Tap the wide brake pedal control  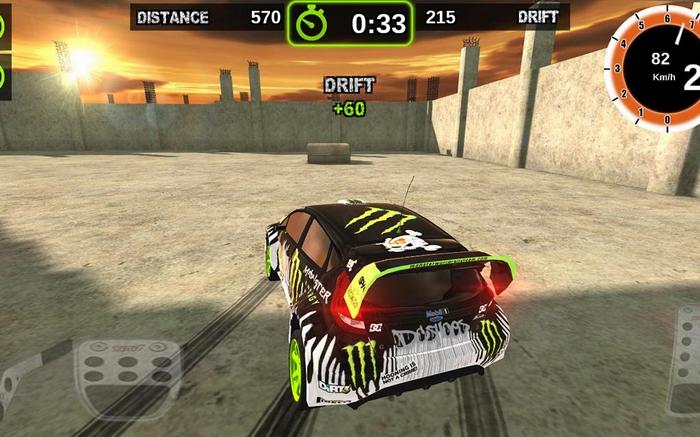129,378
